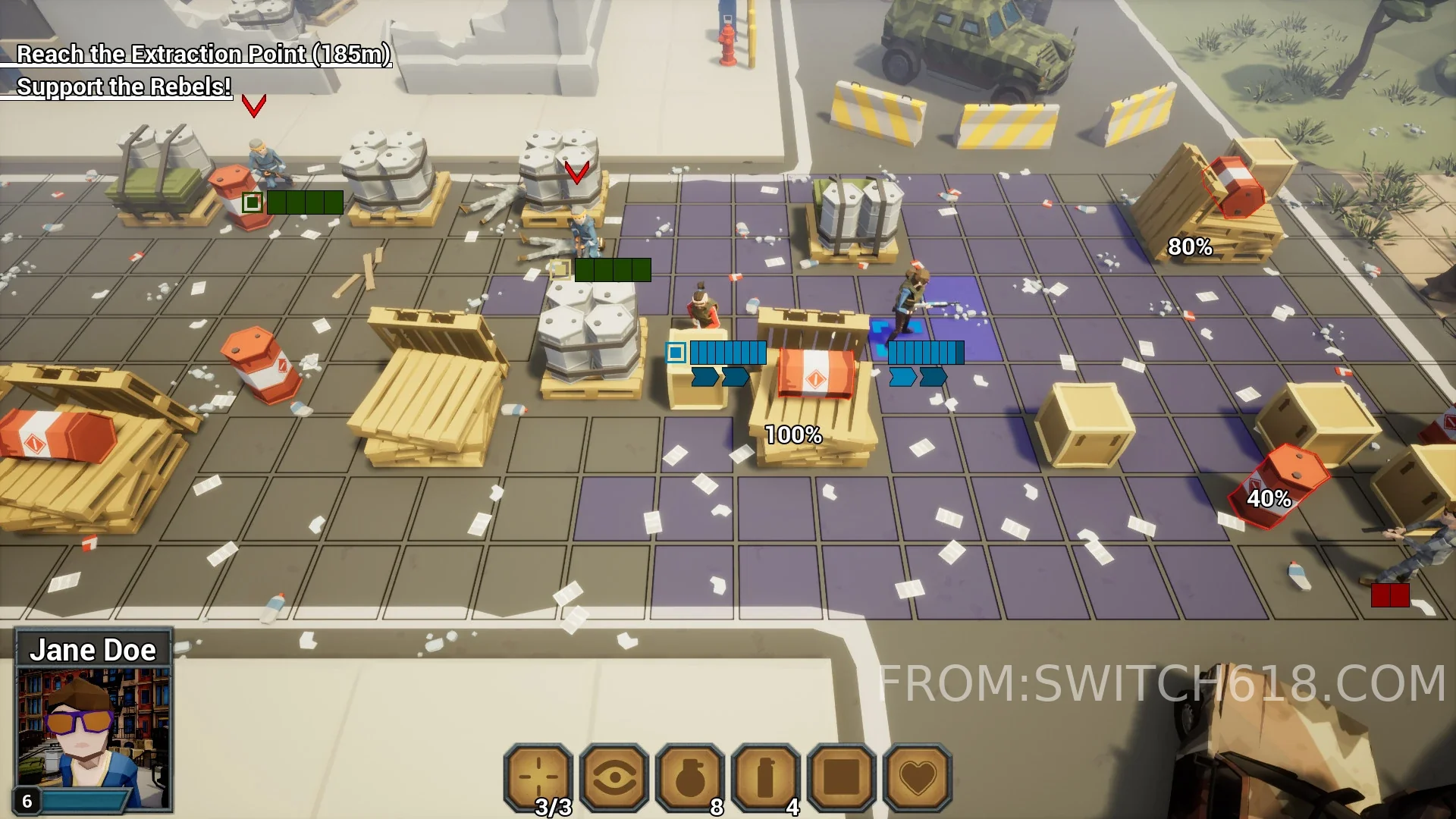The height and width of the screenshot is (819, 1456).
Task: Activate the crosshair shoot action
Action: [x=538, y=777]
